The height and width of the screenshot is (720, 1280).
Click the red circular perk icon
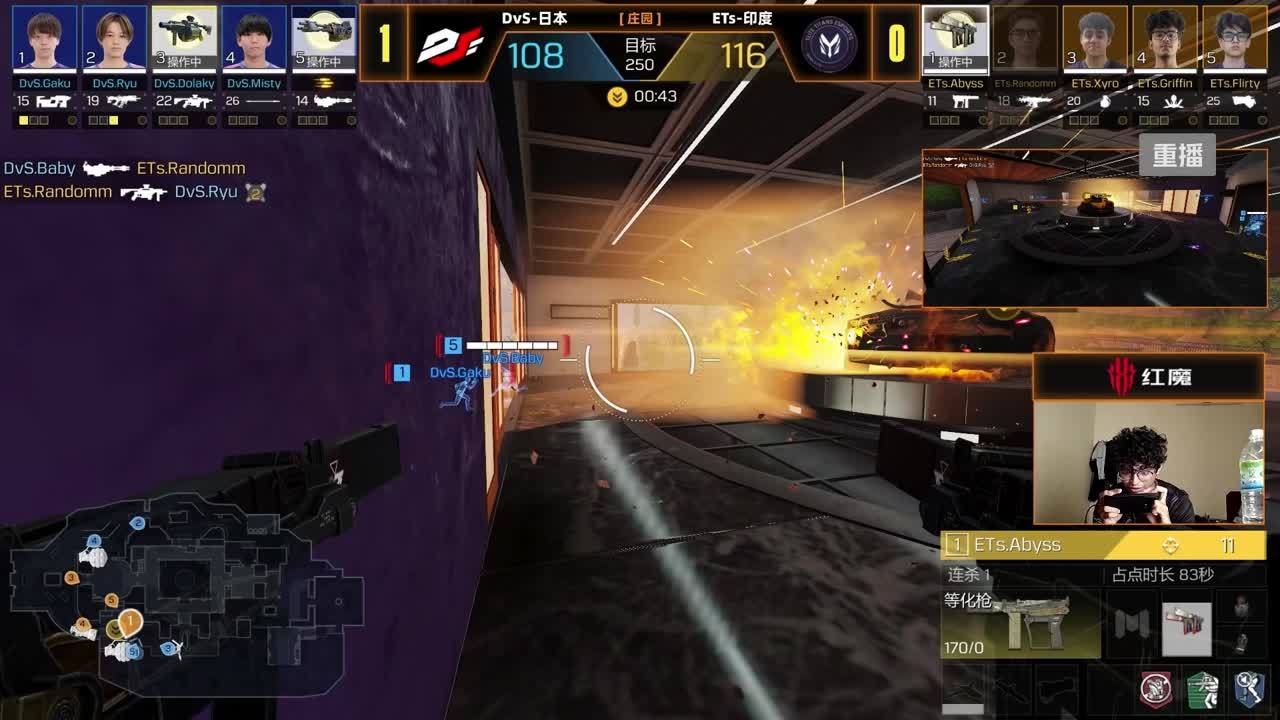pyautogui.click(x=1156, y=689)
